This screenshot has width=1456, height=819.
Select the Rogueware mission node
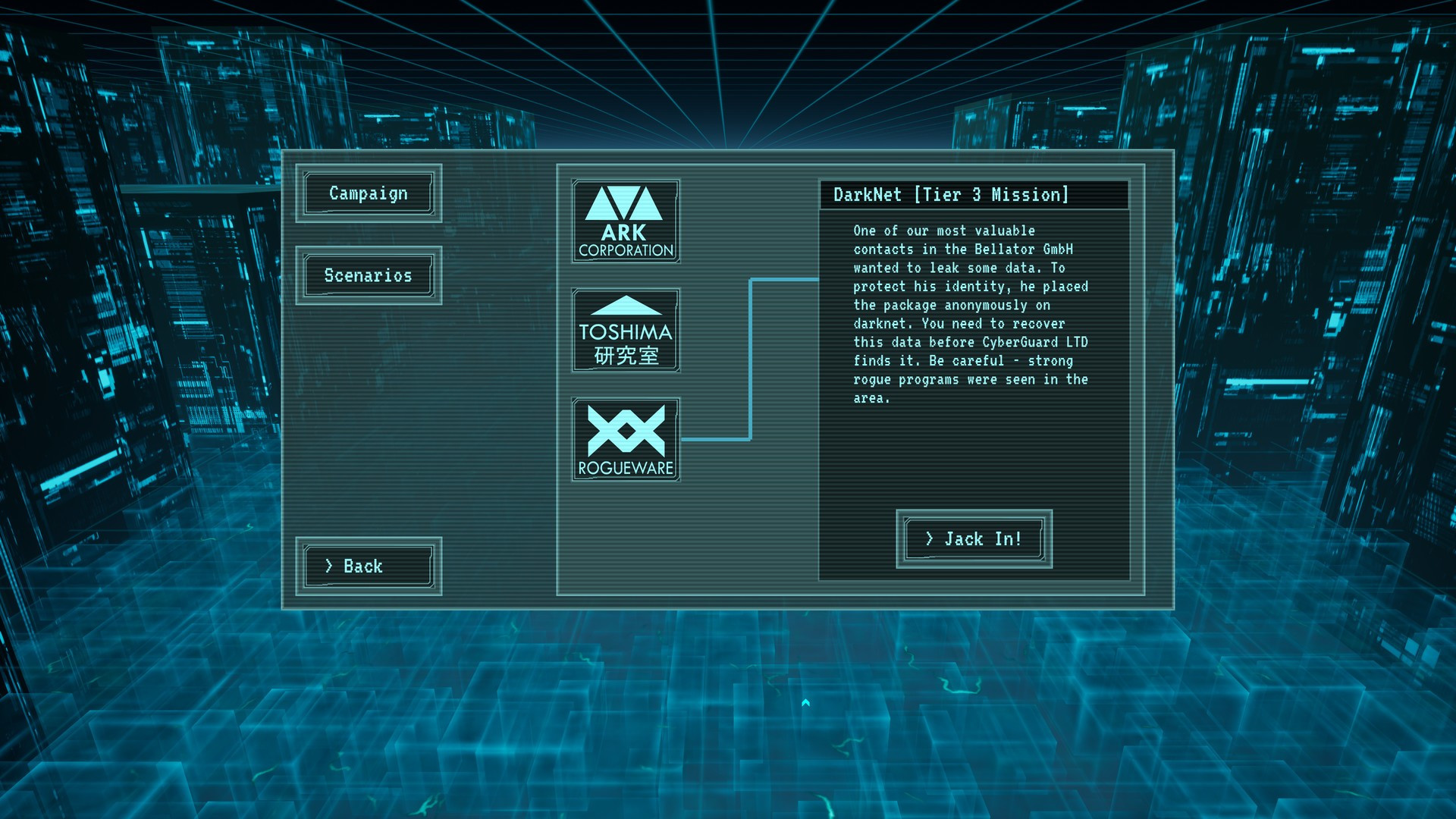point(626,438)
